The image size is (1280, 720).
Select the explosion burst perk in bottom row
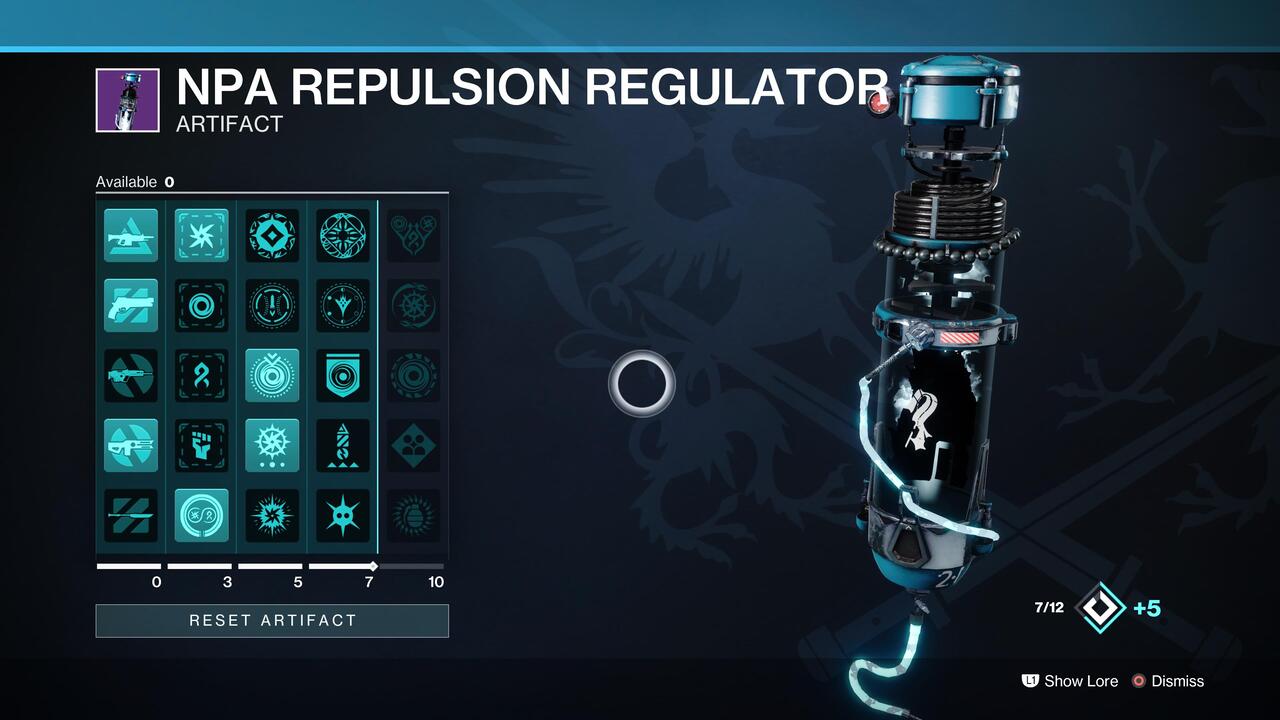point(272,516)
